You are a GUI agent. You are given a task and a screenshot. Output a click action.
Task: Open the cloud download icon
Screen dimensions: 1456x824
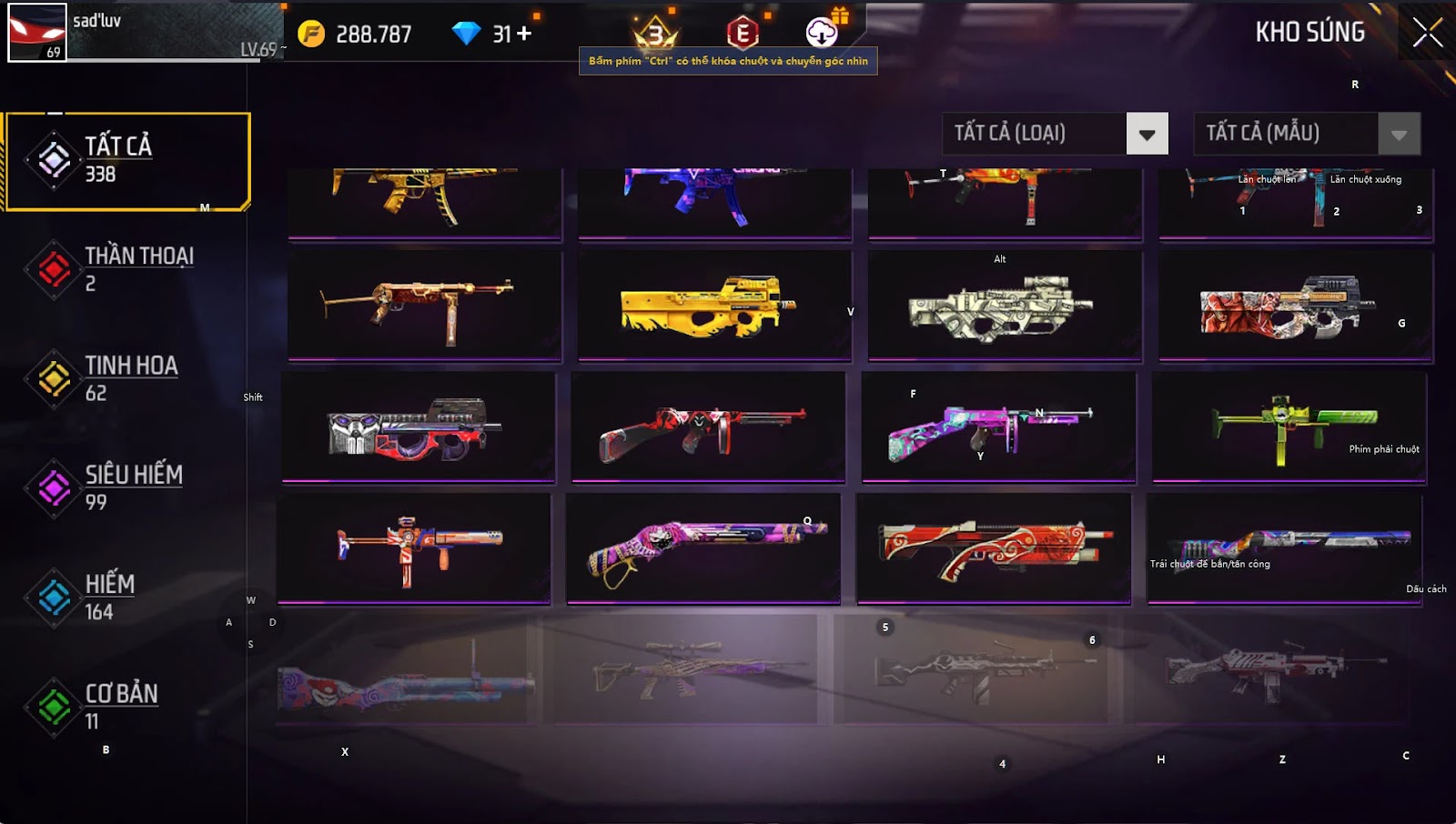(x=822, y=33)
